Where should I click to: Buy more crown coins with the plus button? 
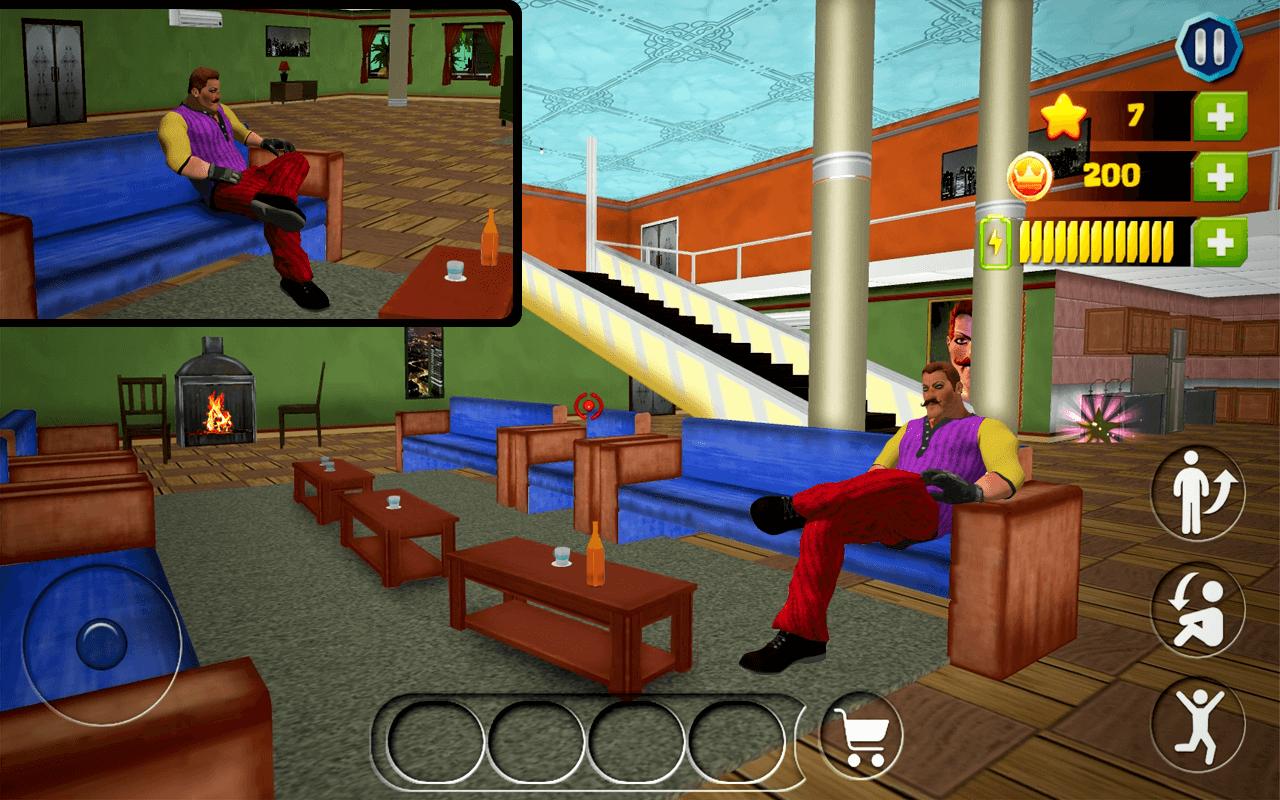point(1219,178)
